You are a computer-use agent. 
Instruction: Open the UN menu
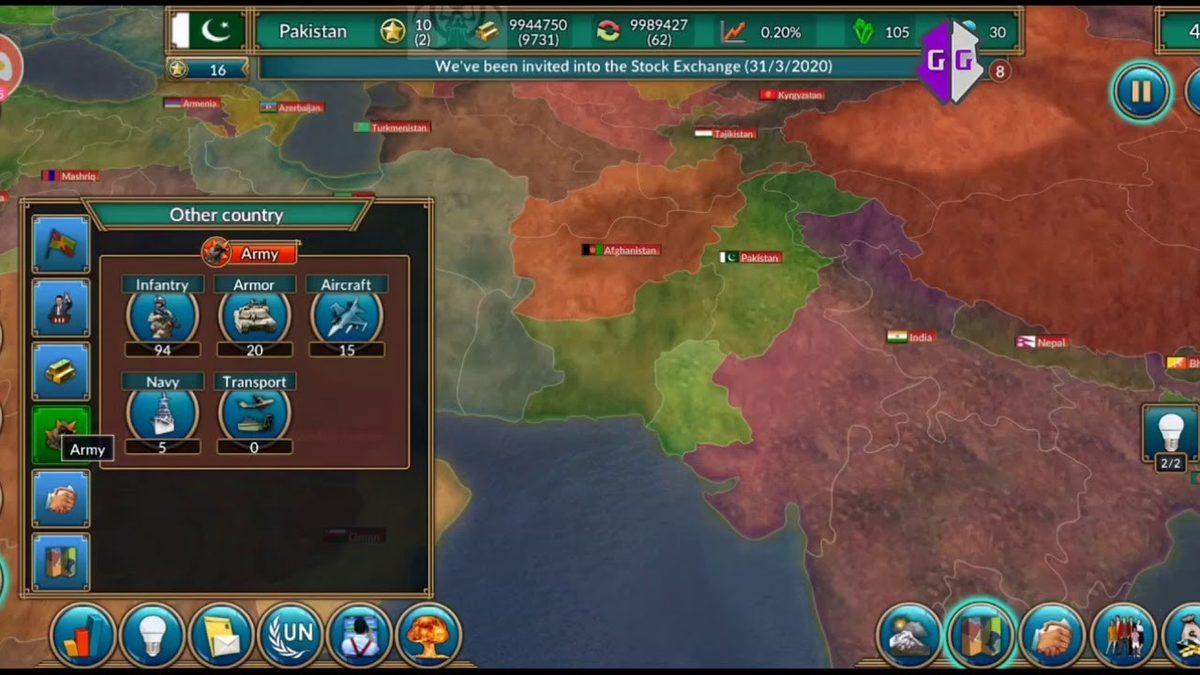pos(291,636)
